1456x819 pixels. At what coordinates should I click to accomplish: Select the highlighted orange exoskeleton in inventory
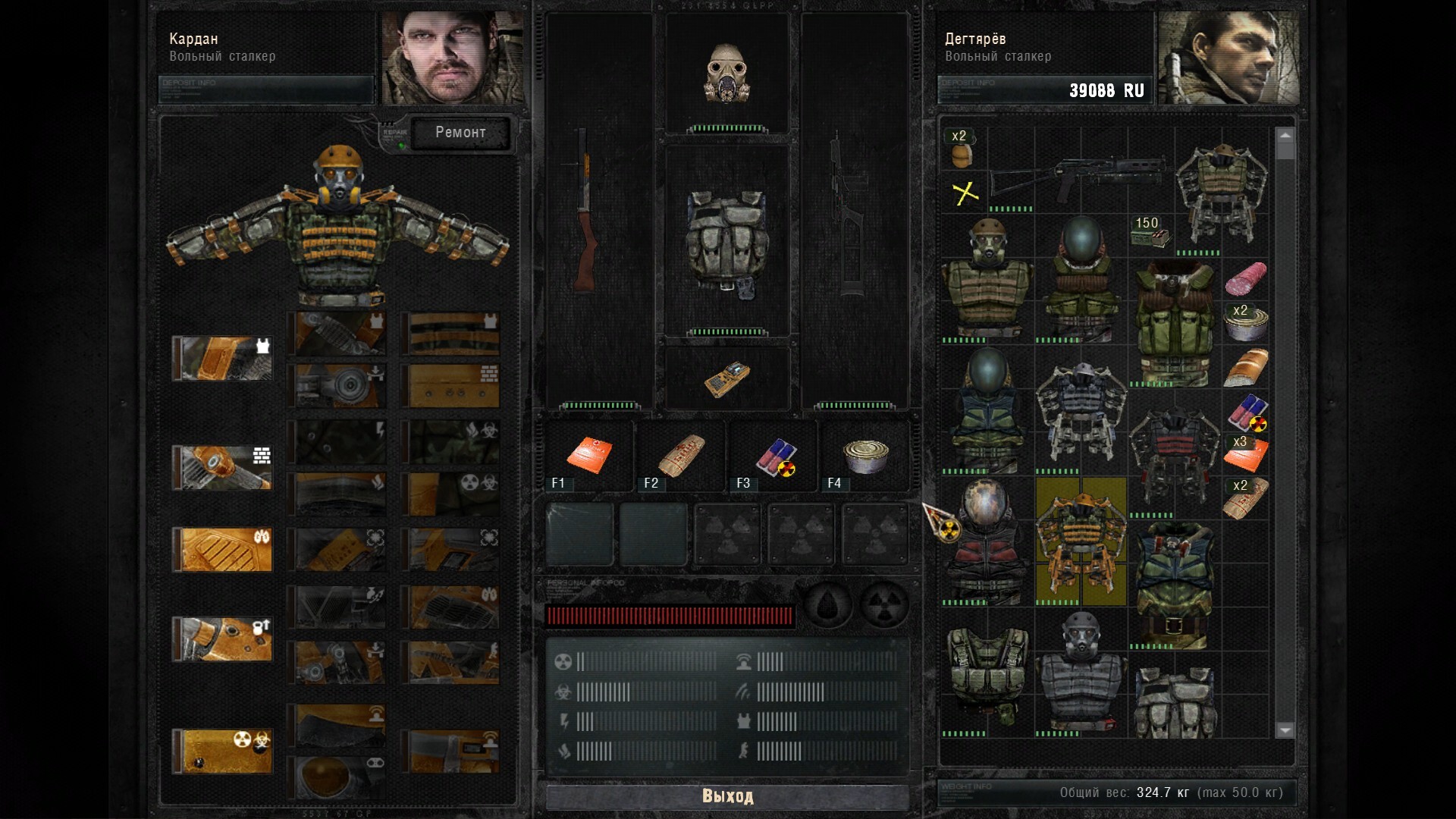click(x=1081, y=541)
